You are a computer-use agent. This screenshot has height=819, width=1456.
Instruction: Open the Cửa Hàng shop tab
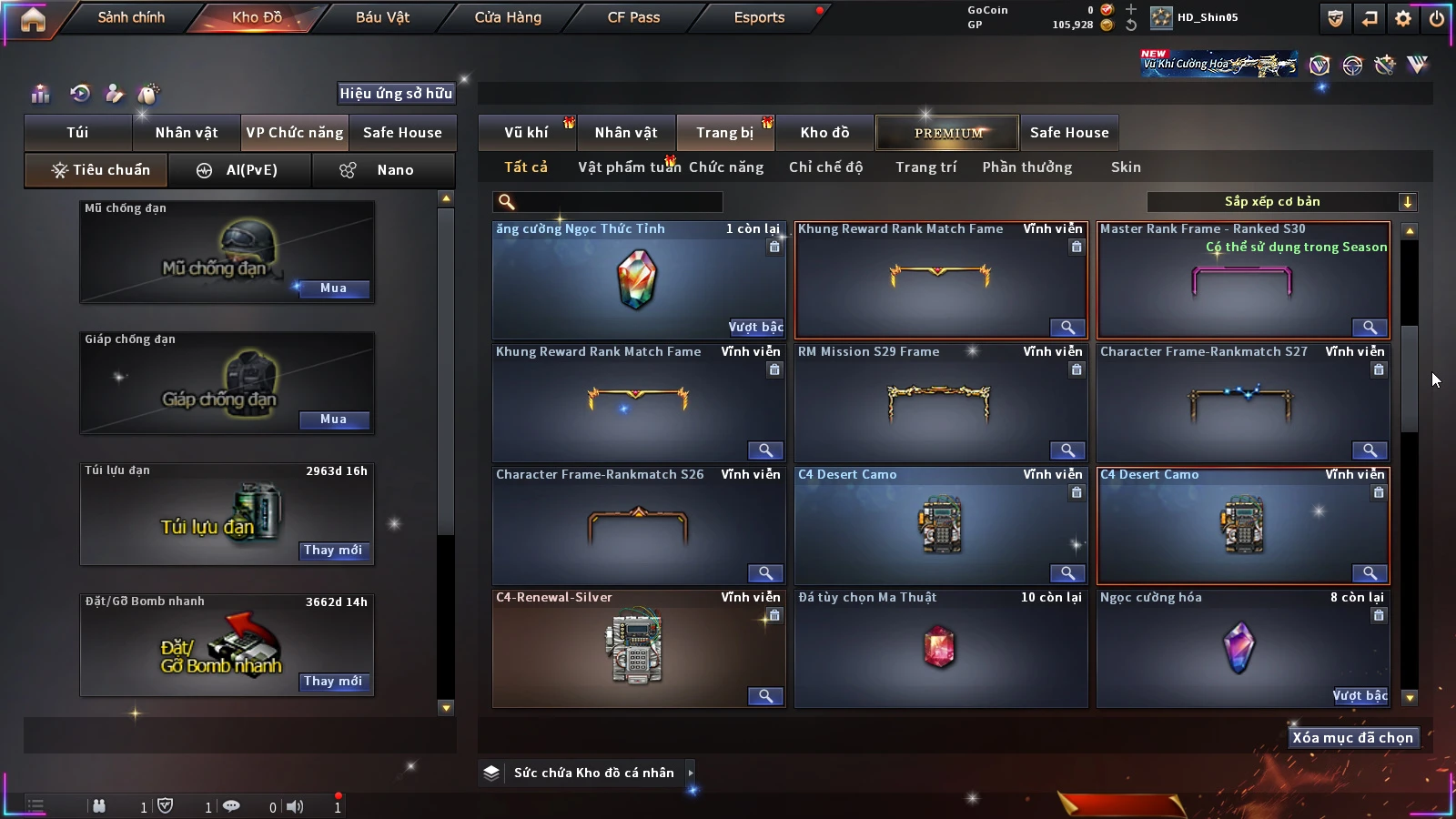[x=508, y=17]
